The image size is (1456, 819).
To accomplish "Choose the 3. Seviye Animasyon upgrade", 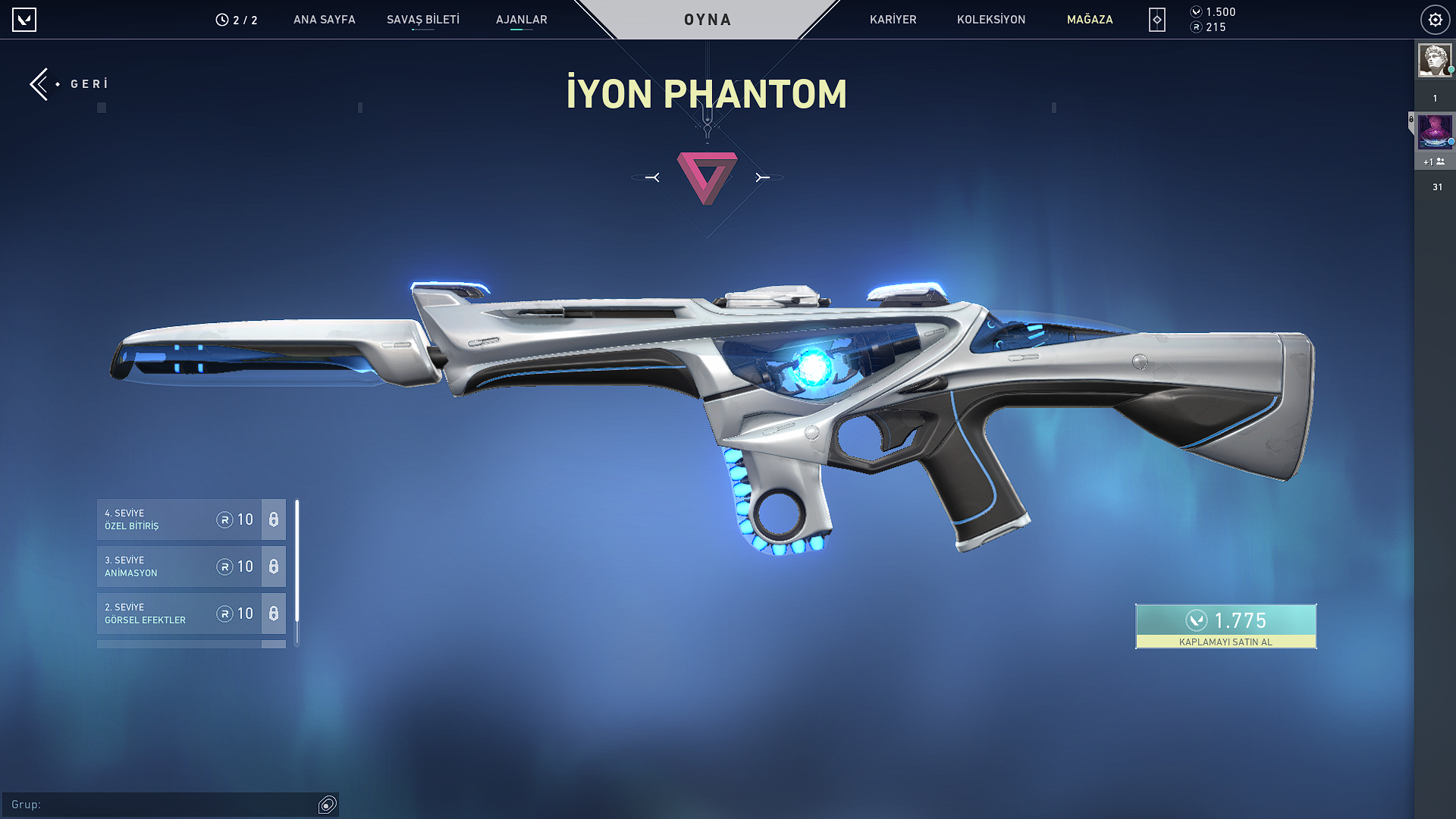I will [179, 566].
